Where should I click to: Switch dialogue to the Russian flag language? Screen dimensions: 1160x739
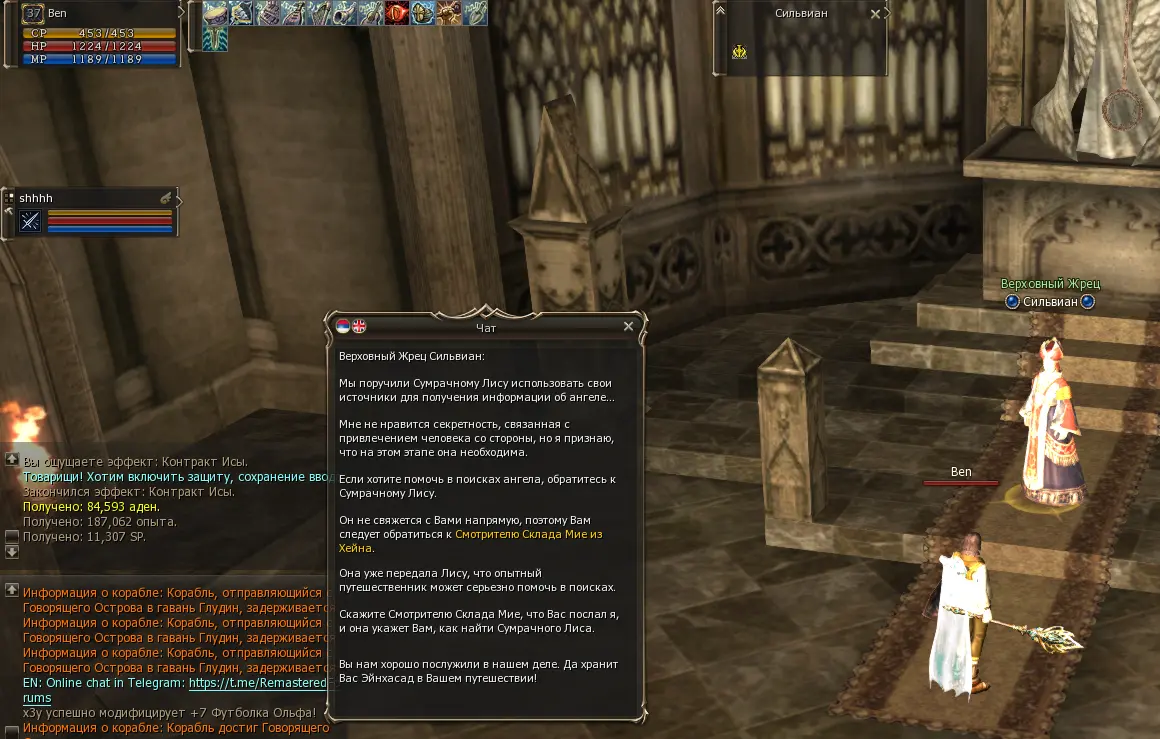pyautogui.click(x=343, y=326)
